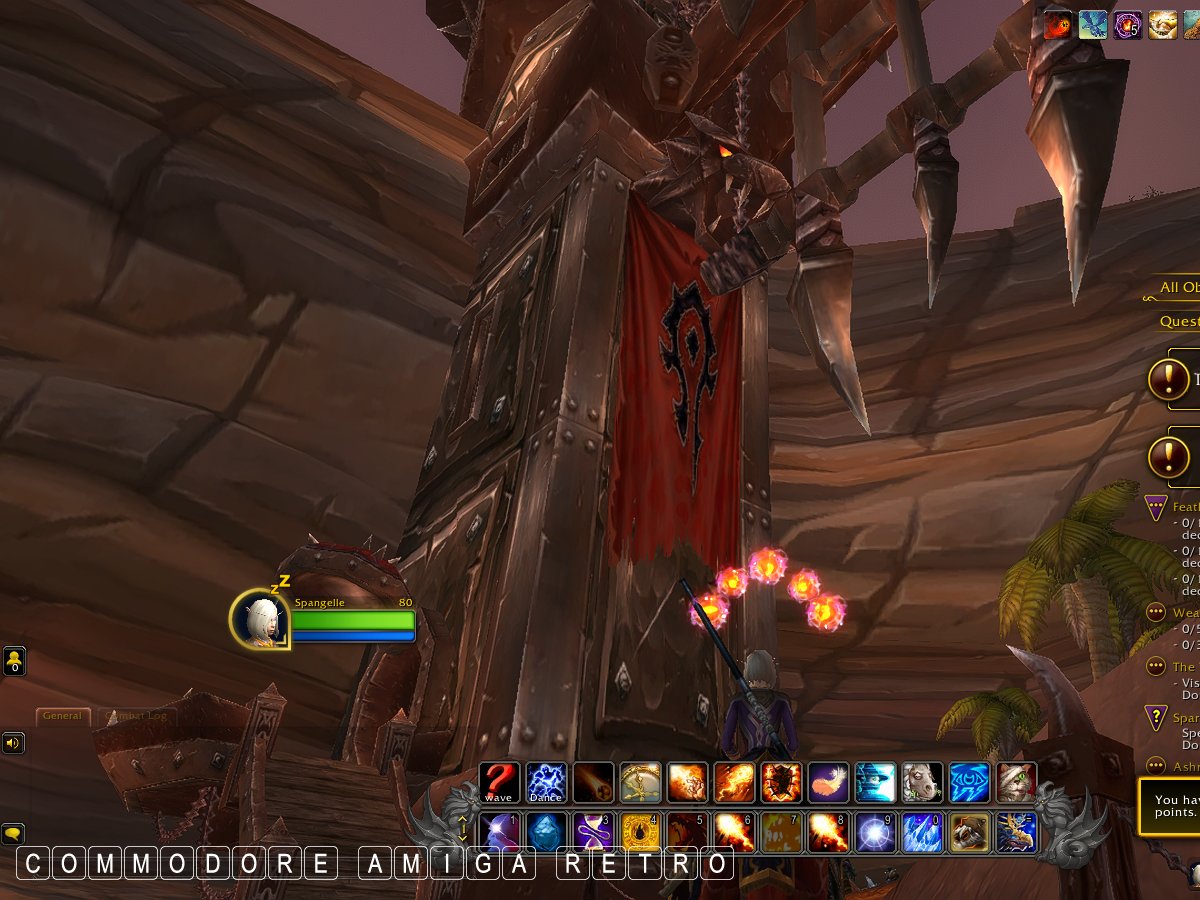Screen dimensions: 1200x900
Task: Click Spangelle's character portrait
Action: pyautogui.click(x=260, y=619)
